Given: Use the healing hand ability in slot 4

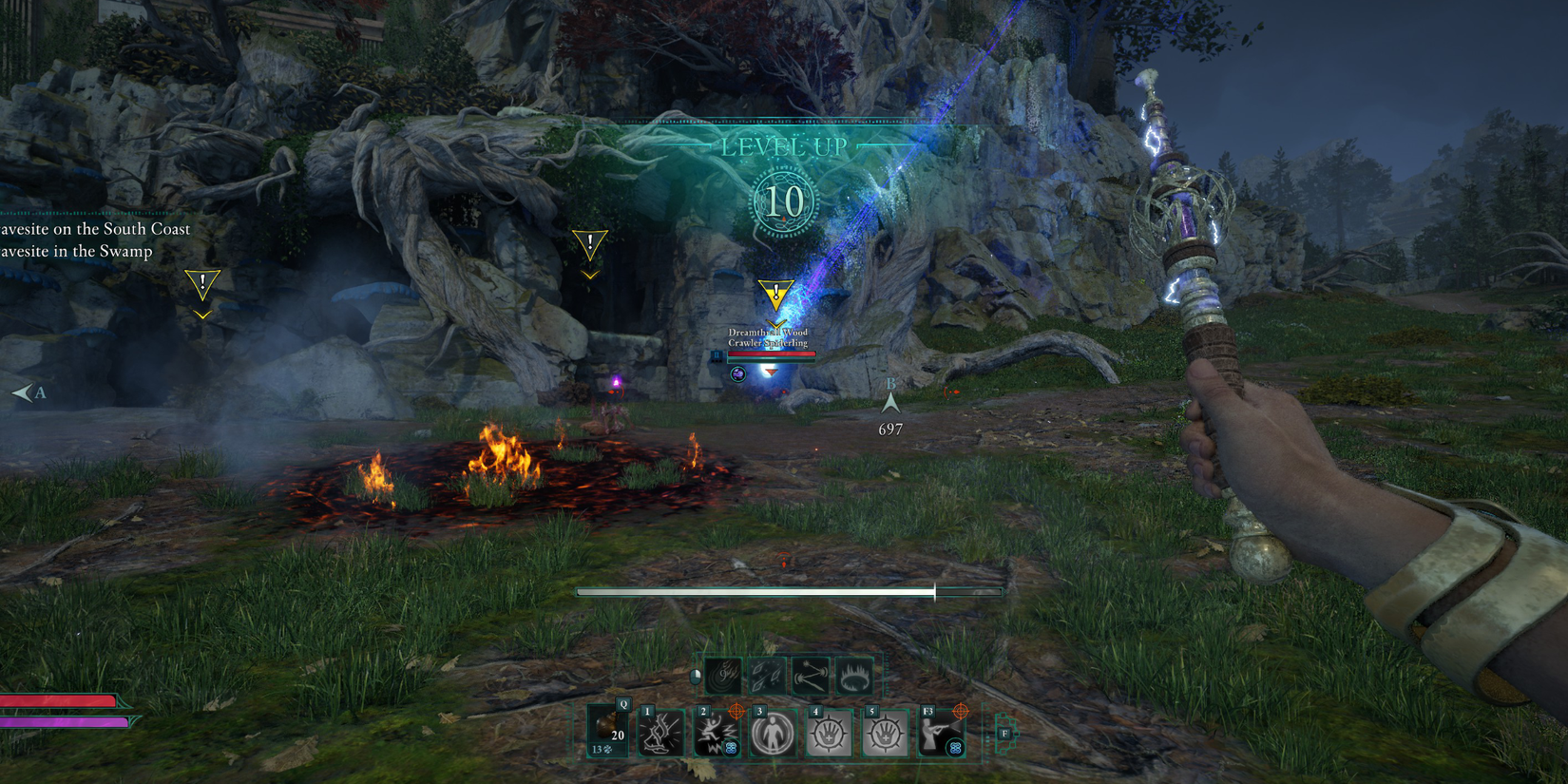Looking at the screenshot, I should point(829,731).
